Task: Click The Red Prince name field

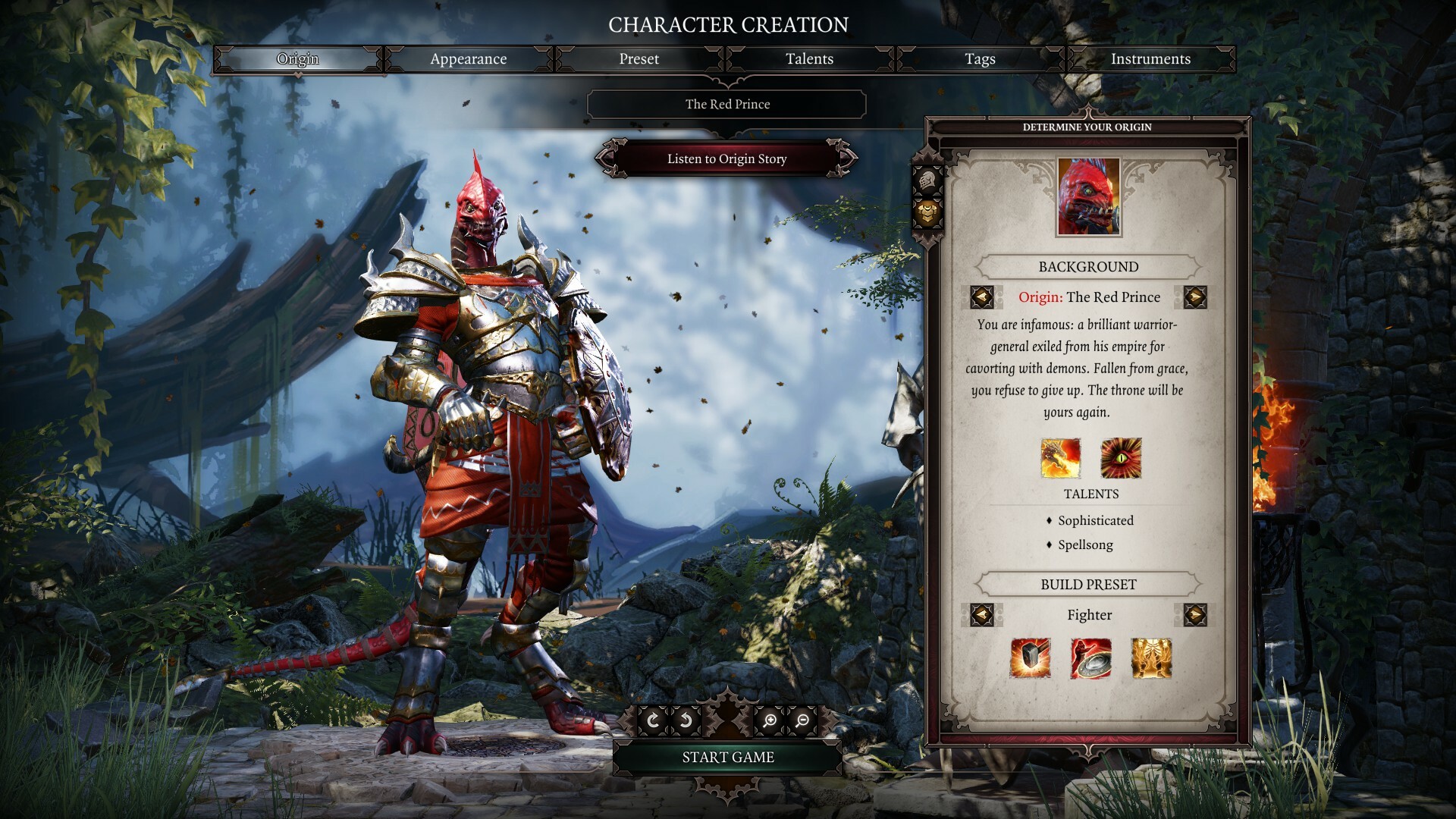Action: 726,104
